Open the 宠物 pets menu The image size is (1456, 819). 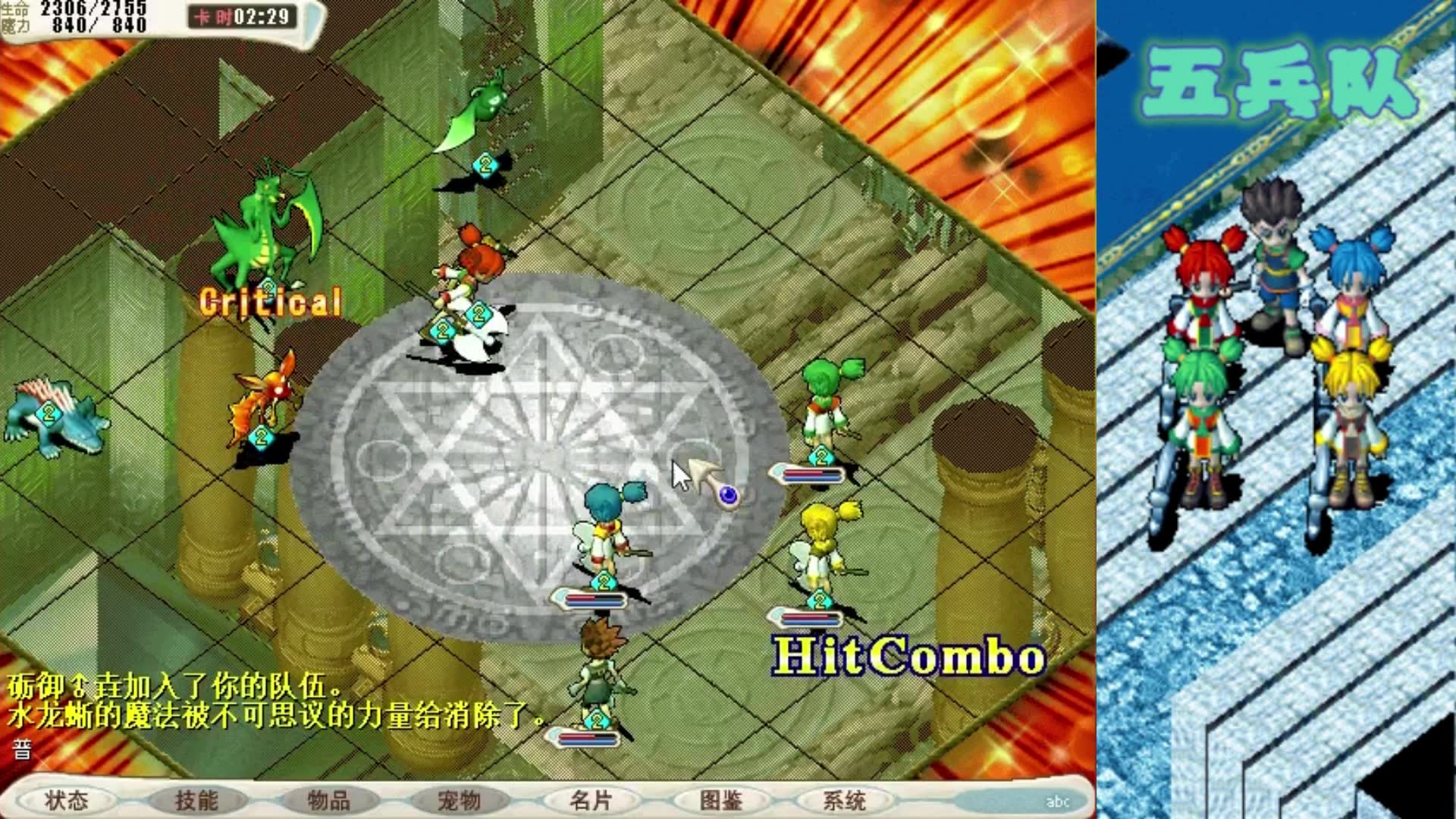(459, 800)
